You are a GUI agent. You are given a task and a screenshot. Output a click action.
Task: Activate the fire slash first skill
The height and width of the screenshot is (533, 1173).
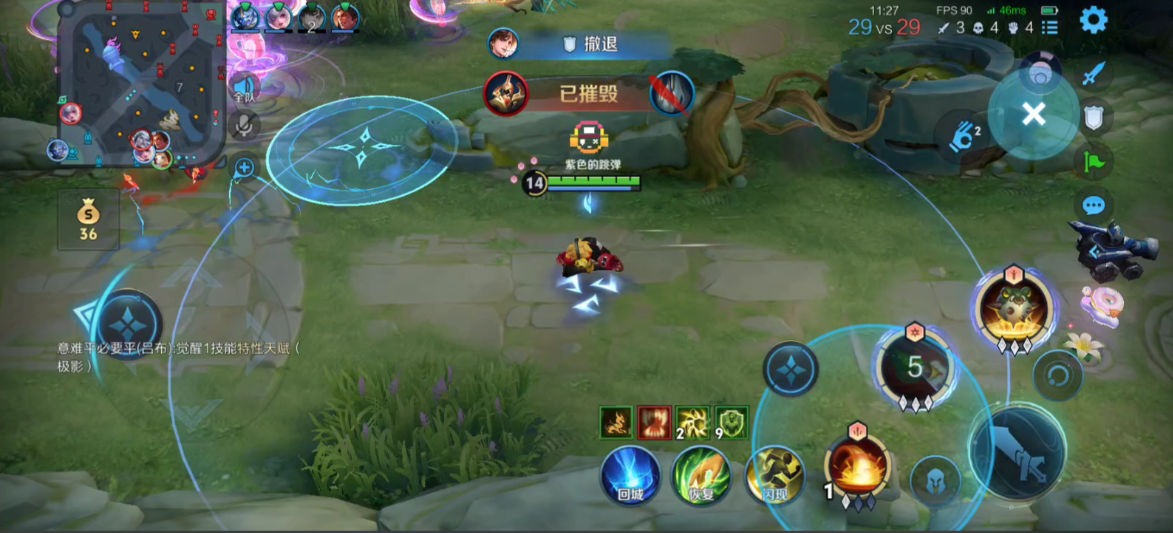857,466
